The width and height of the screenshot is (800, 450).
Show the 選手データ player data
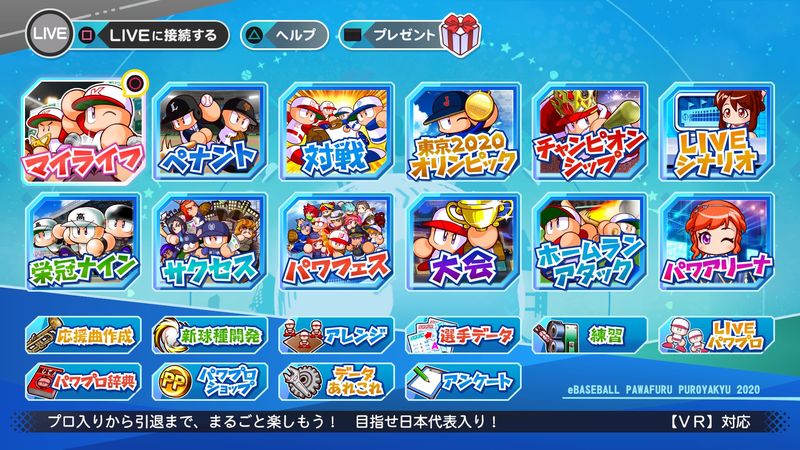[x=463, y=336]
